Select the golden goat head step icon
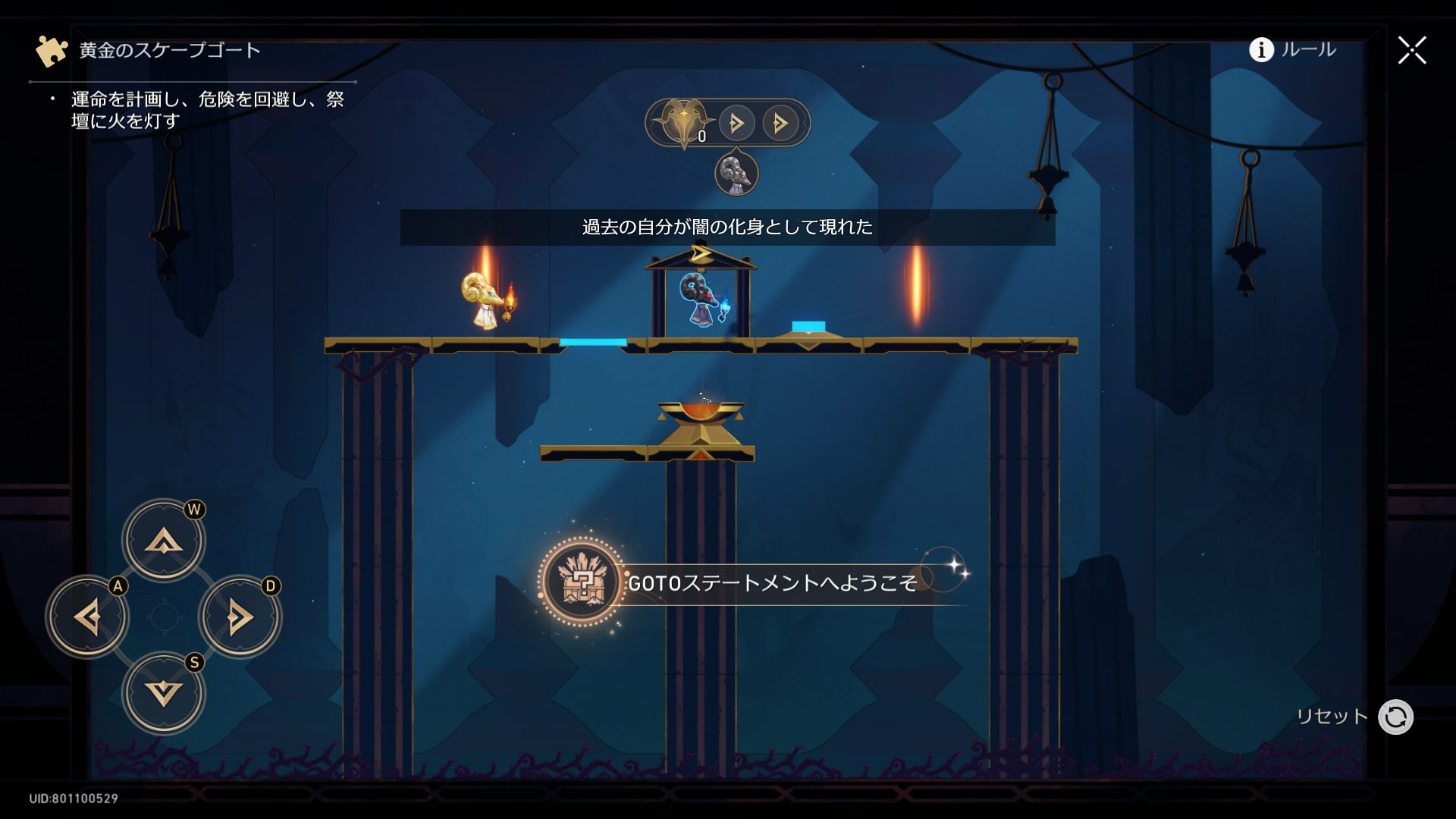This screenshot has height=819, width=1456. coord(683,122)
